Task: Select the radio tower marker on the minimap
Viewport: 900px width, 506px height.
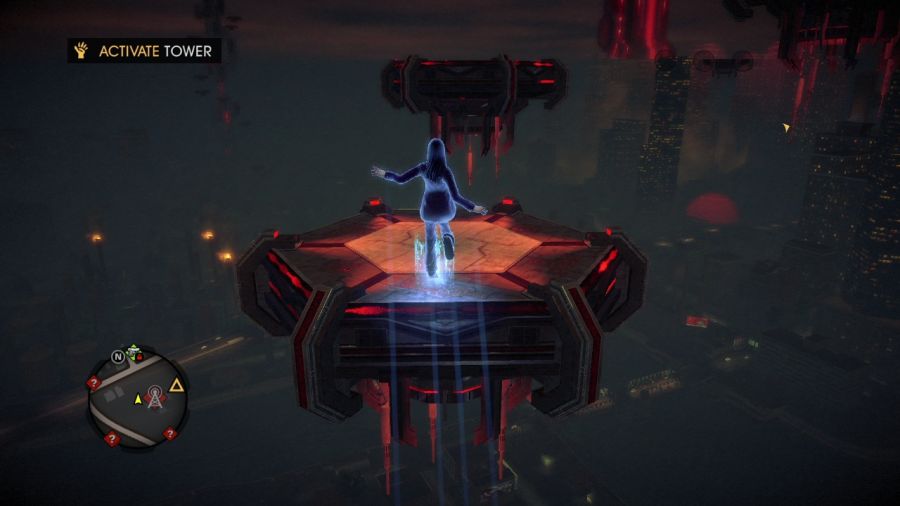Action: tap(156, 397)
